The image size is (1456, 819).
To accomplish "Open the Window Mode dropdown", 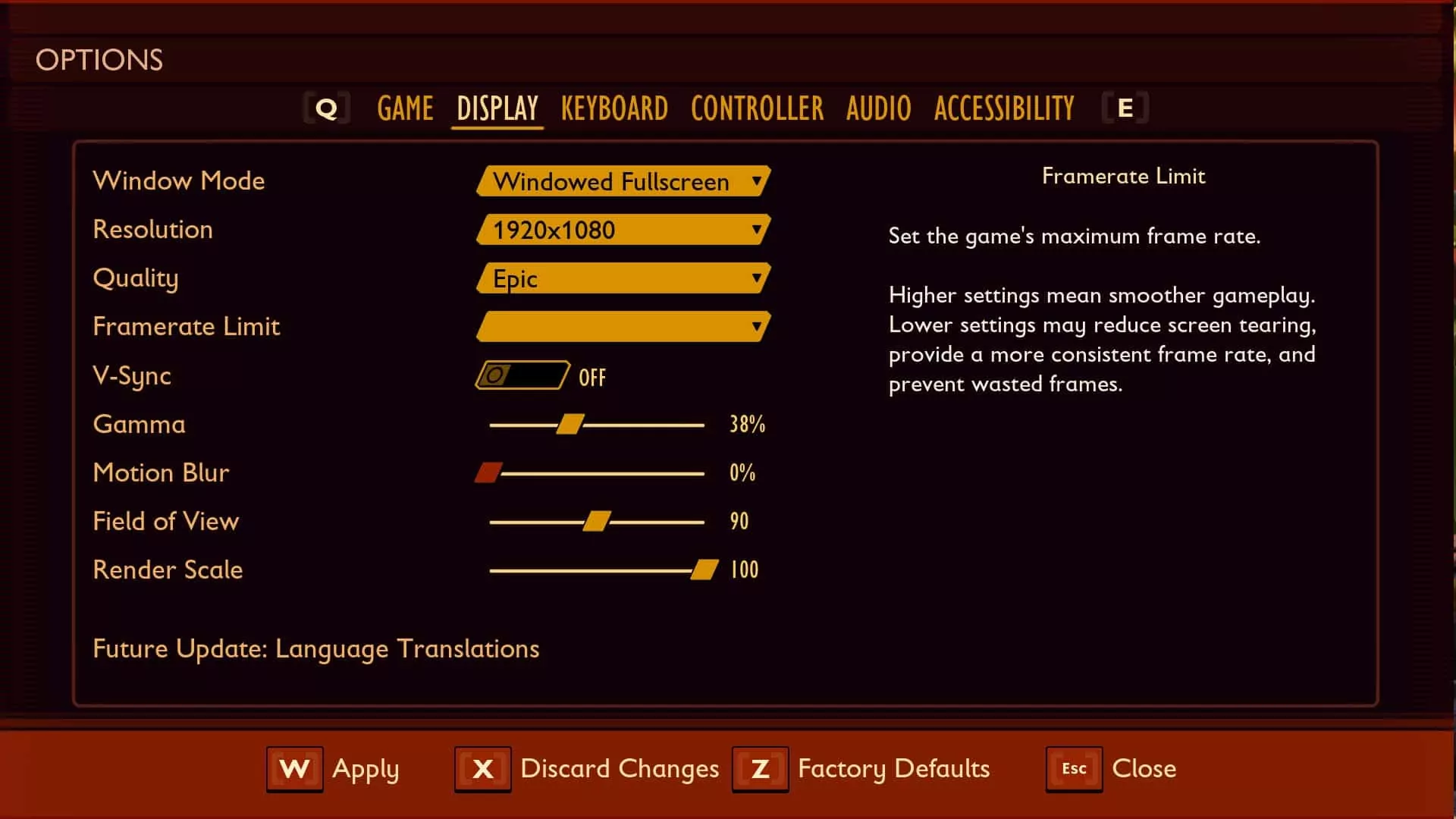I will pyautogui.click(x=623, y=181).
